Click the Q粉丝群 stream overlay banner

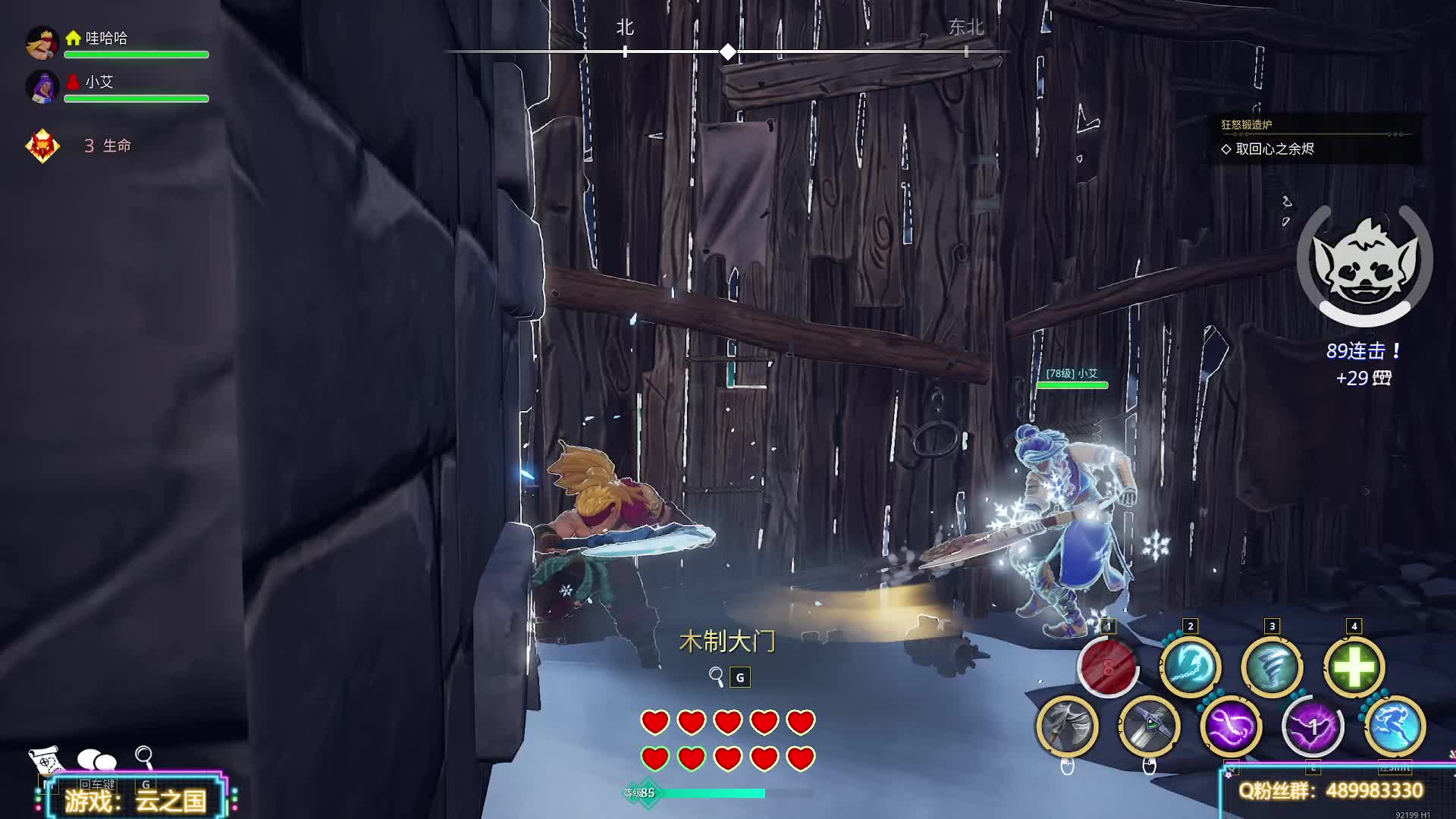pyautogui.click(x=1331, y=791)
